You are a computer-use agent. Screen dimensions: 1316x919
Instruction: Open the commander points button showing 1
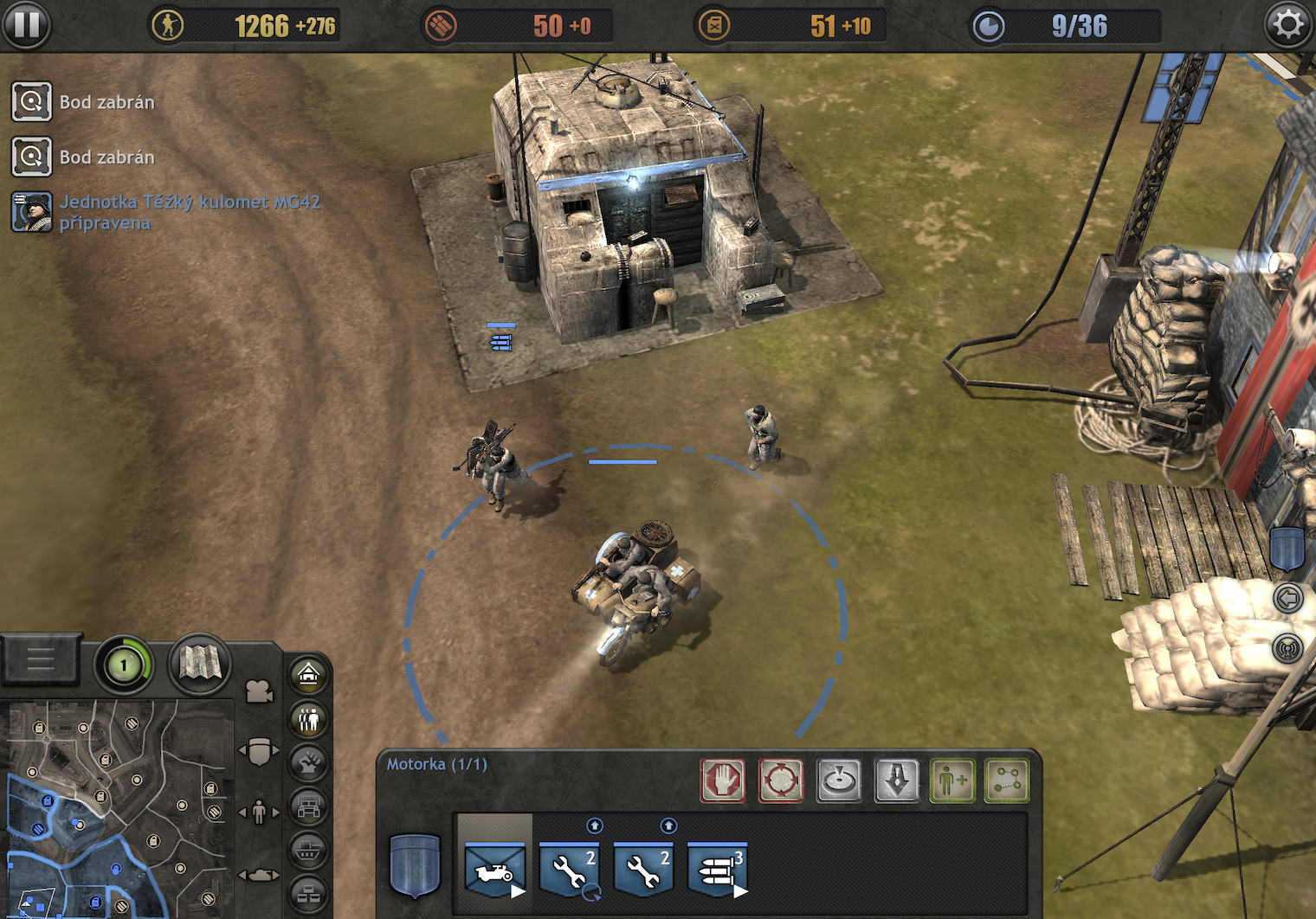click(123, 665)
